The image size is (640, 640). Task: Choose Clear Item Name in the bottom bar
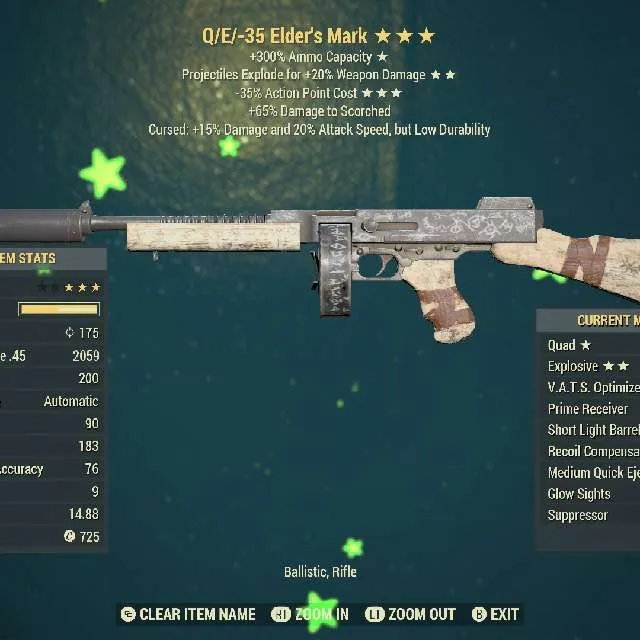tap(187, 614)
